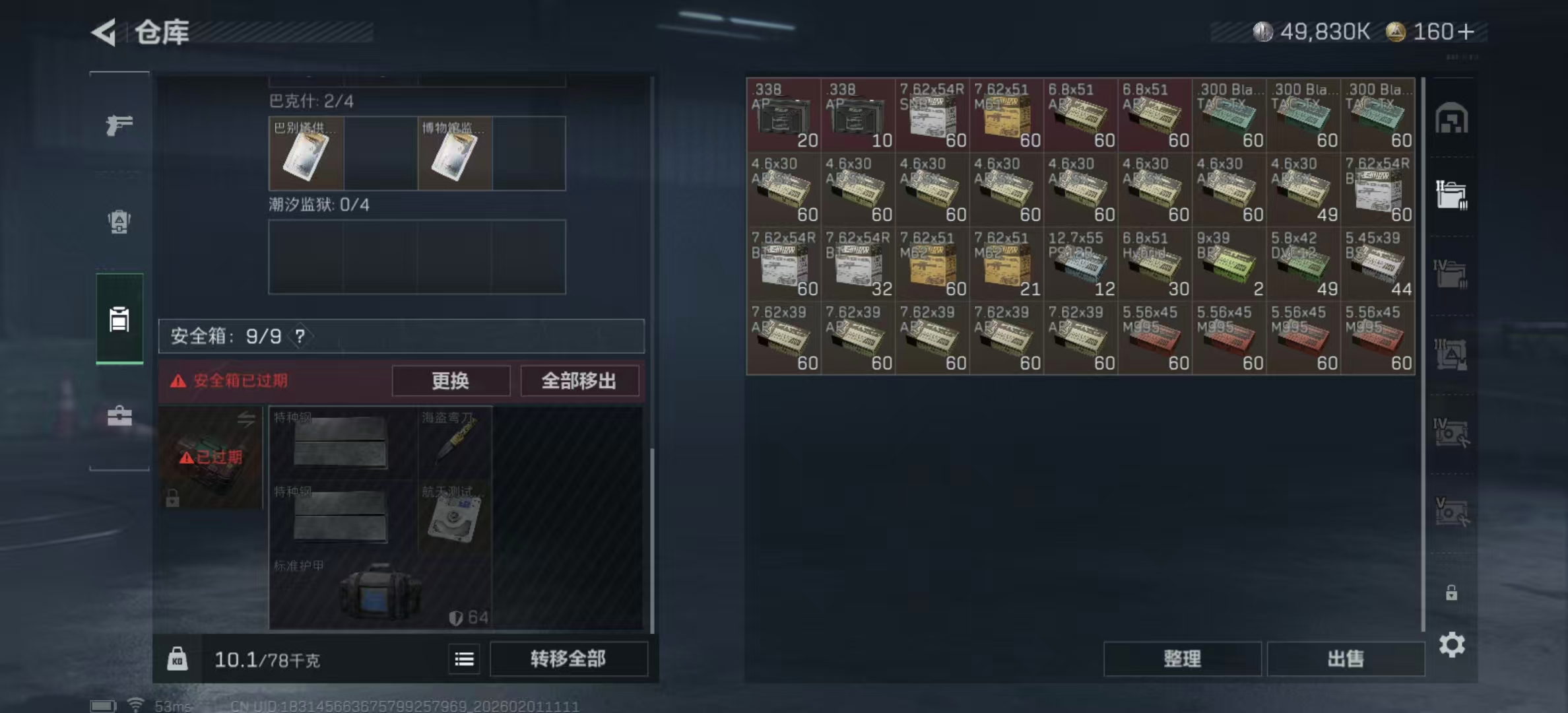Screen dimensions: 1568x713
Task: Click the briefcase icon at left sidebar bottom
Action: pyautogui.click(x=119, y=417)
